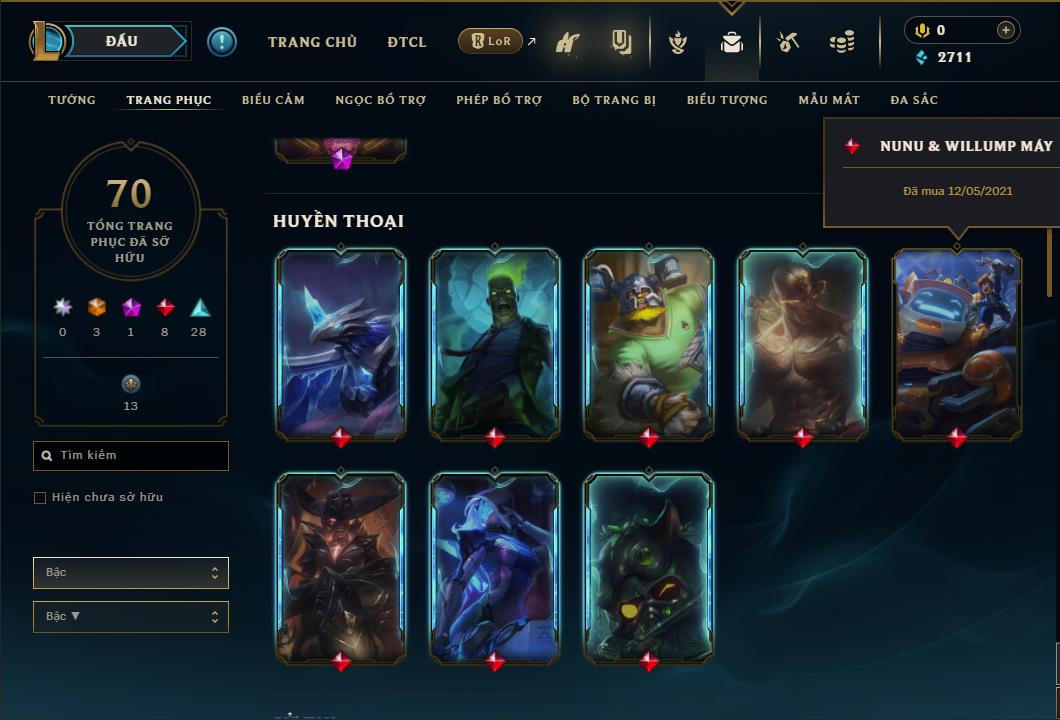Viewport: 1060px width, 720px height.
Task: Open the NGỌC BỔ TRỢ tab
Action: (380, 100)
